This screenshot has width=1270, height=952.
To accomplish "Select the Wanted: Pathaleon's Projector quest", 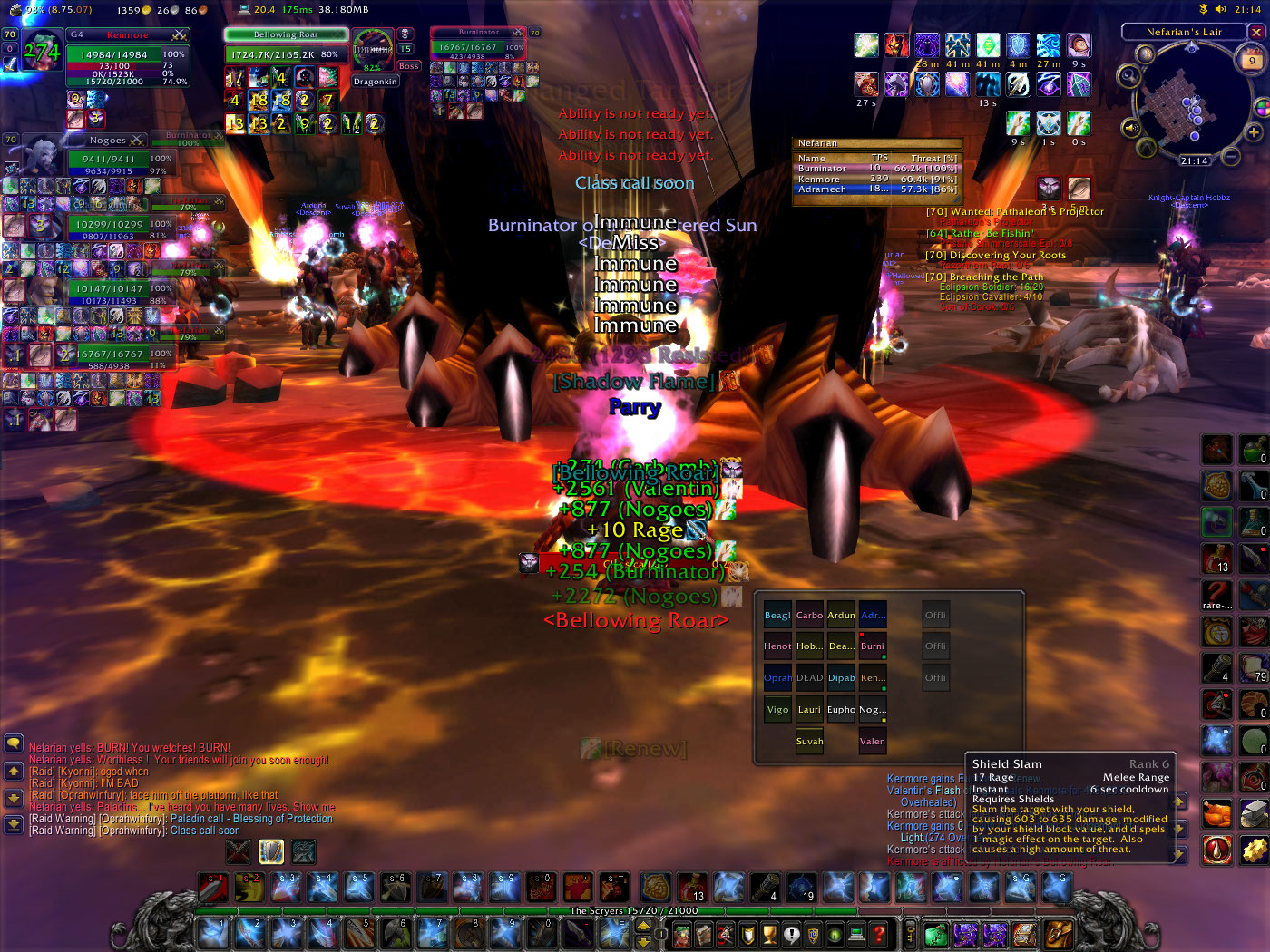I will click(x=1014, y=212).
